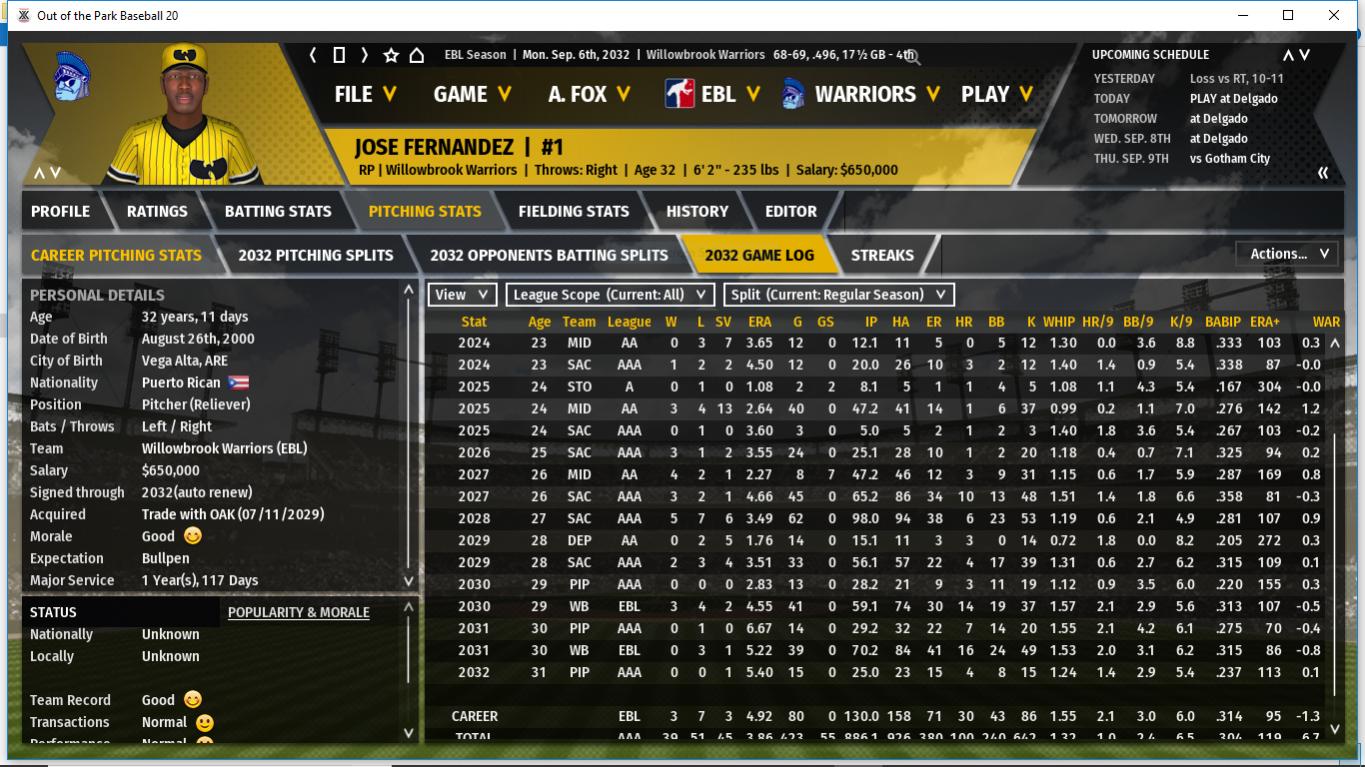
Task: Open the PLAY menu
Action: point(998,94)
